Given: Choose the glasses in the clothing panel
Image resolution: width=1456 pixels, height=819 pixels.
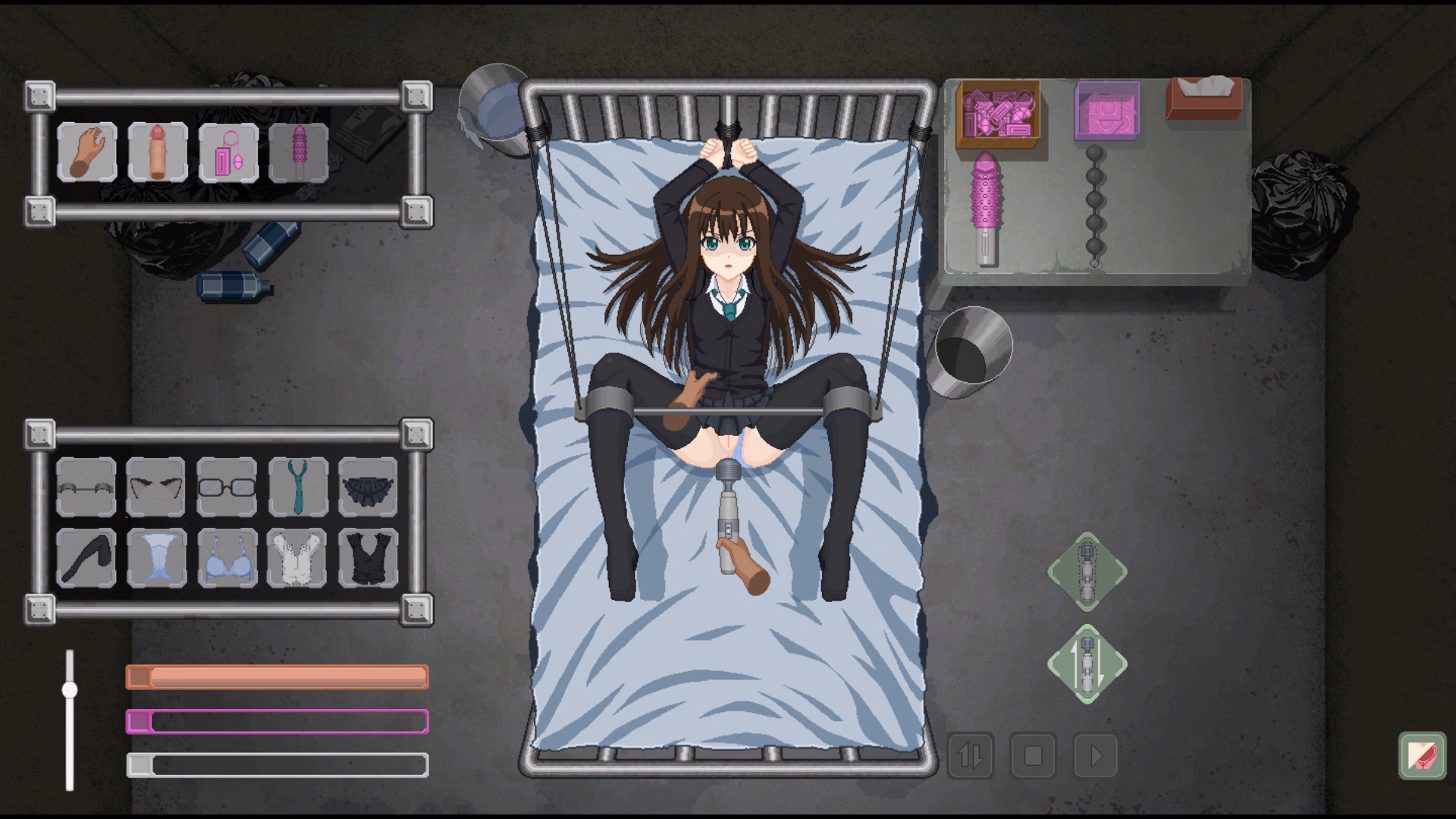Looking at the screenshot, I should pos(227,488).
